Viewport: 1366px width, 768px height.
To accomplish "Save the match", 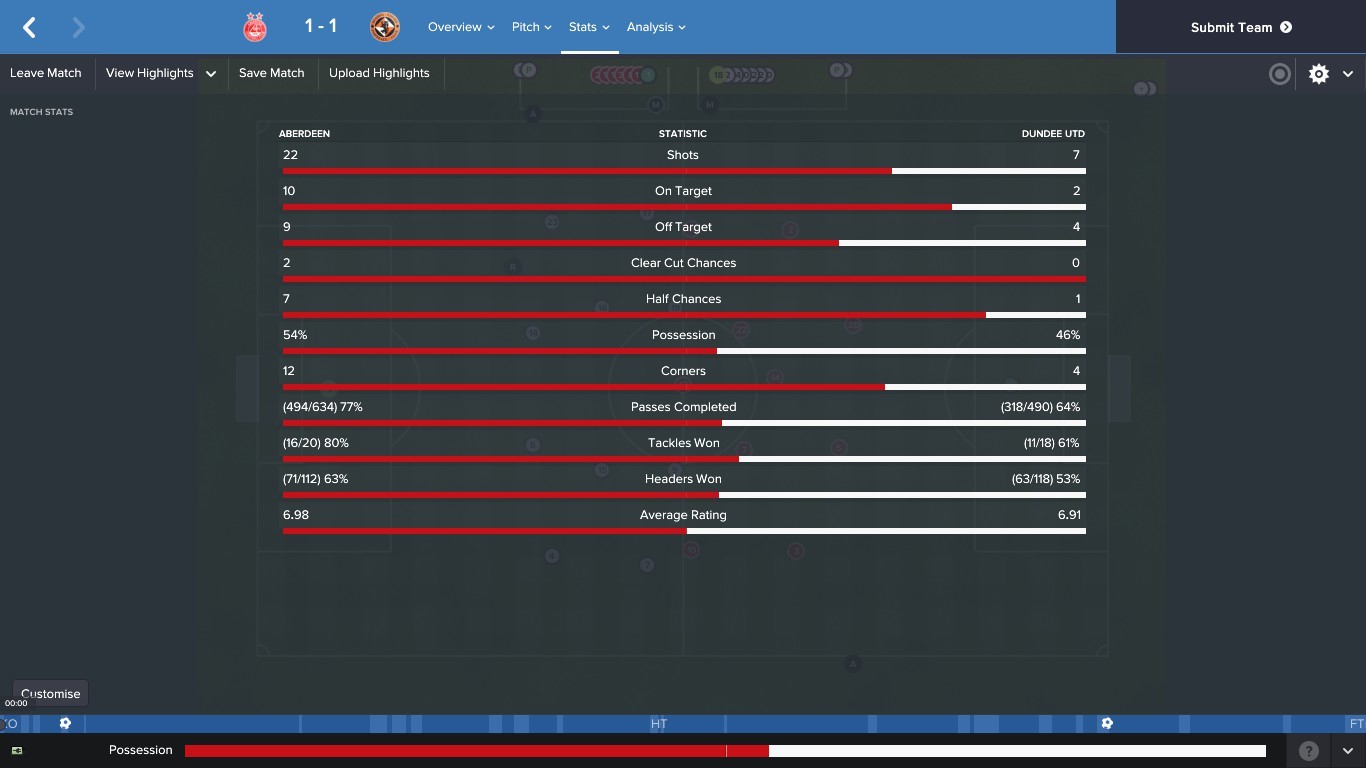I will (x=271, y=73).
